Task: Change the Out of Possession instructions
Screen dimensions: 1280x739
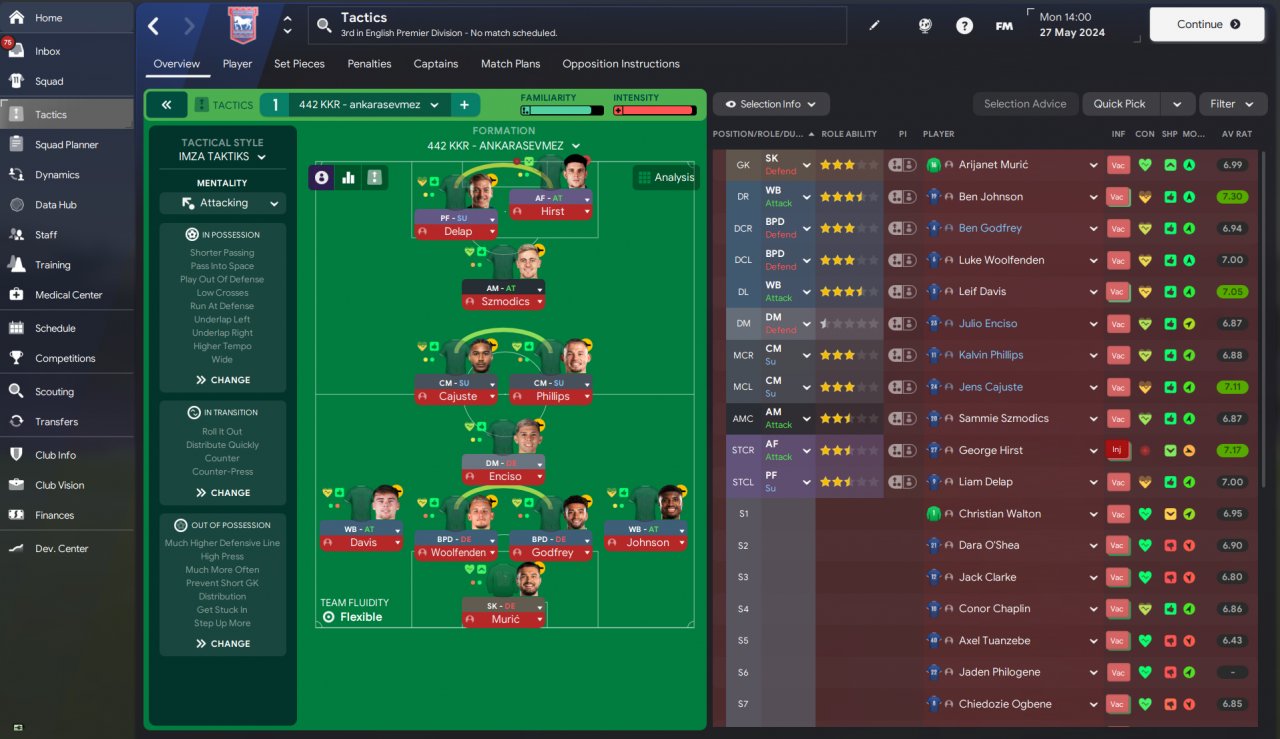Action: point(223,644)
